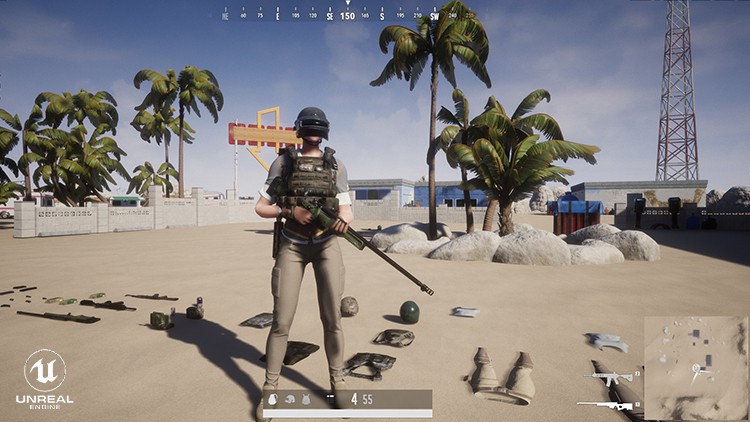Click the helmet status icon
The image size is (750, 422).
(x=289, y=398)
